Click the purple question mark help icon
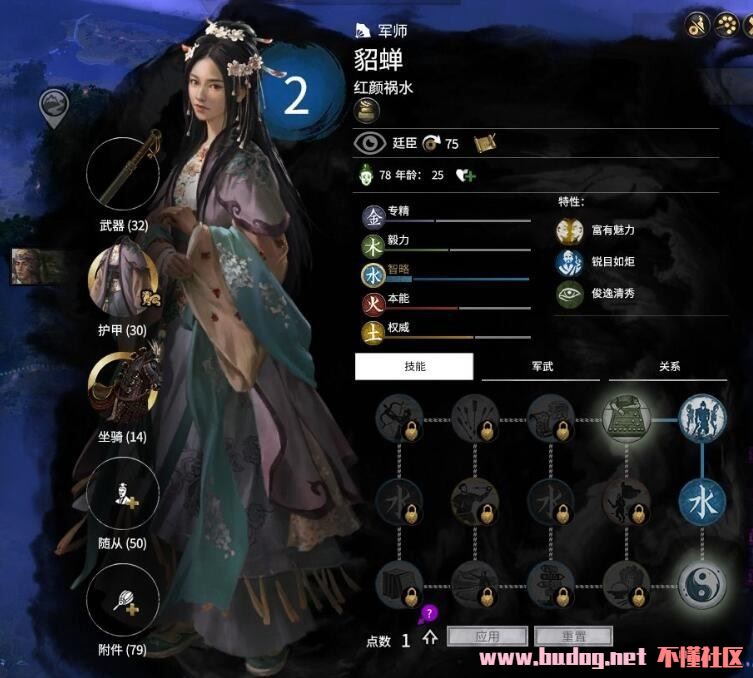Viewport: 753px width, 678px height. point(429,613)
